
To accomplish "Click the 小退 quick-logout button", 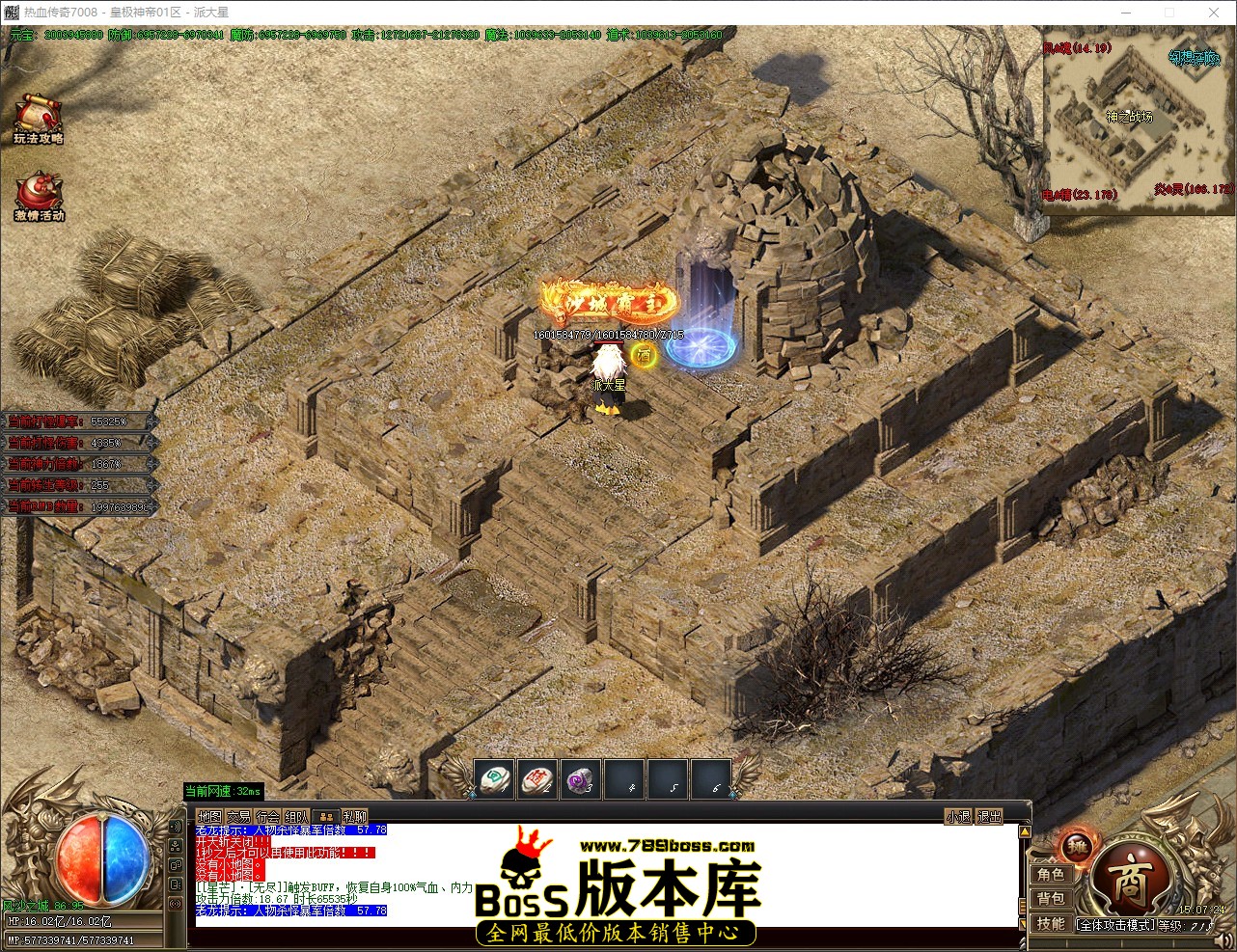I will pyautogui.click(x=957, y=815).
